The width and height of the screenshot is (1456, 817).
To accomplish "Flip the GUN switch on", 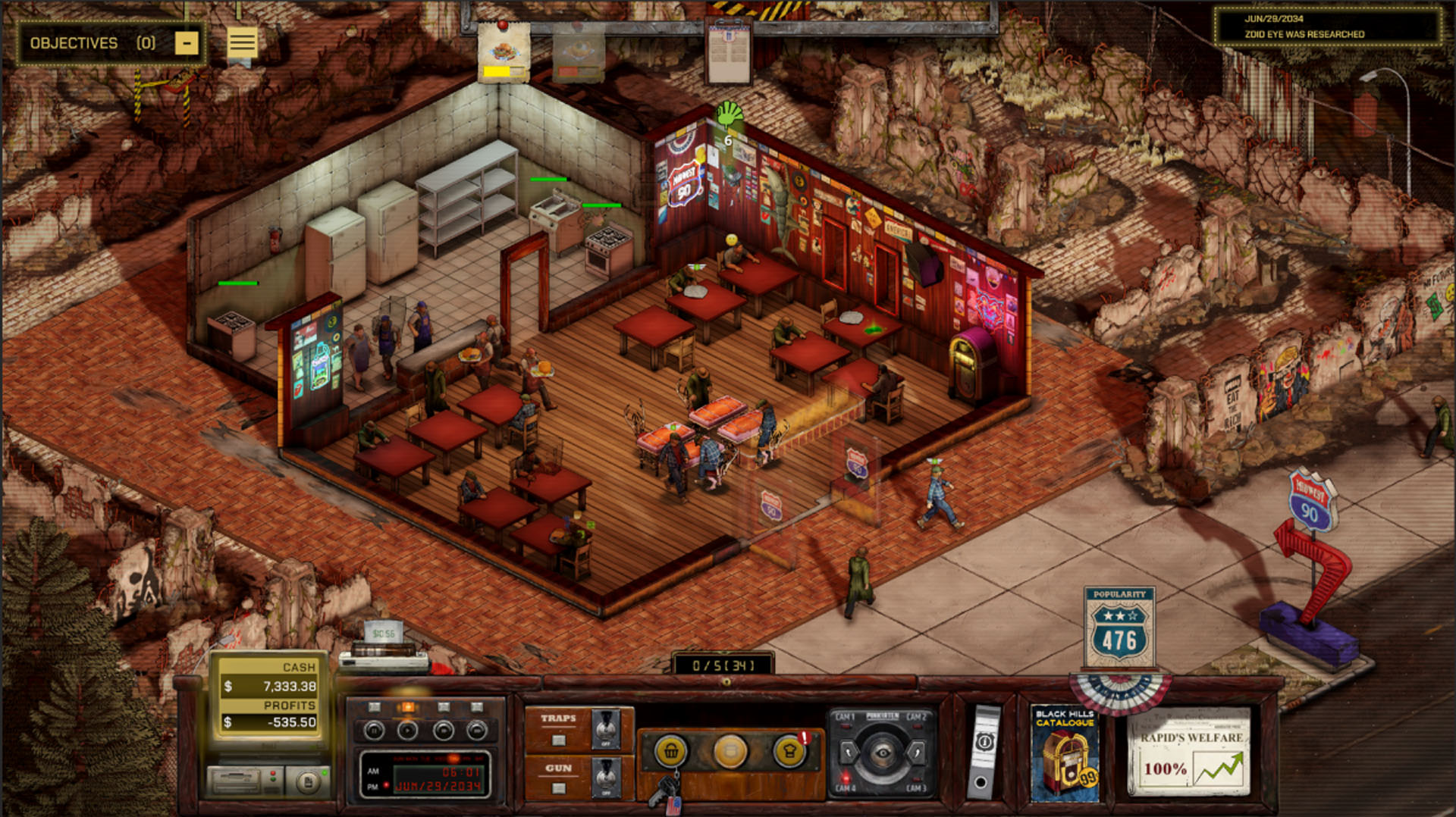I will 604,777.
